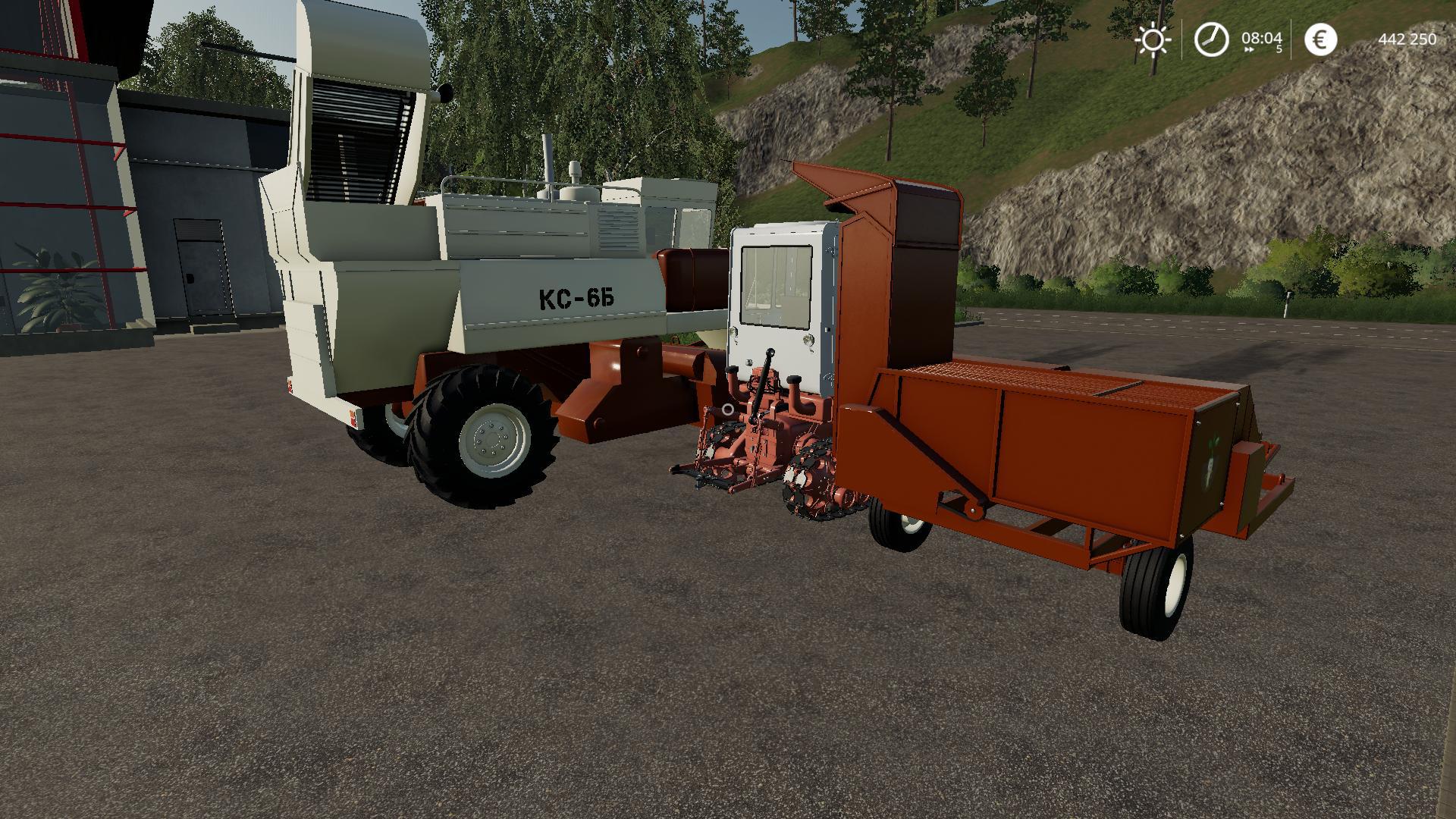The image size is (1456, 819).
Task: Click the sun weather icon
Action: pos(1153,39)
